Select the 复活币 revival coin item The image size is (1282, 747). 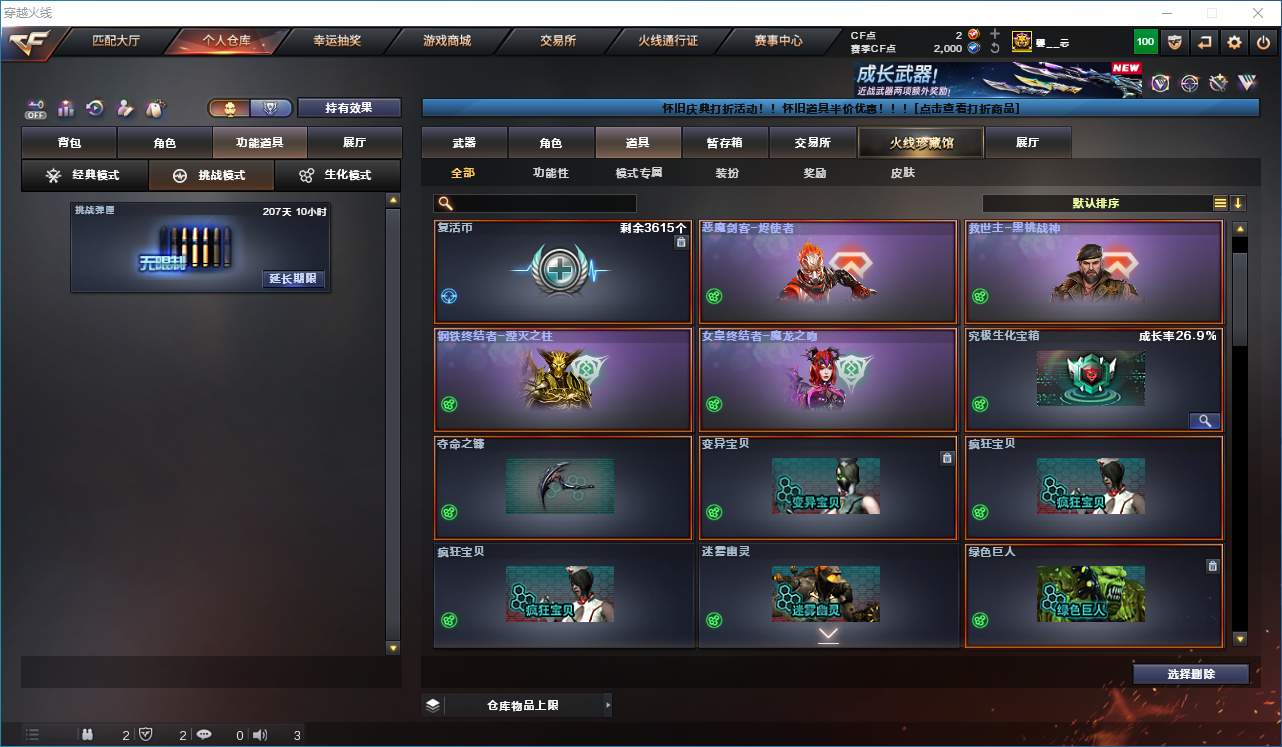click(563, 271)
